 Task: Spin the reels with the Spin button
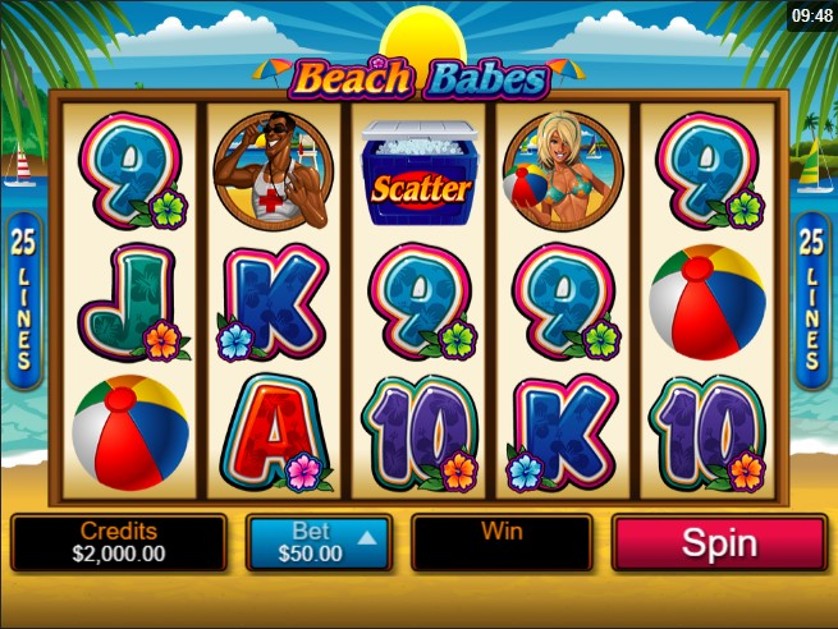pyautogui.click(x=719, y=543)
